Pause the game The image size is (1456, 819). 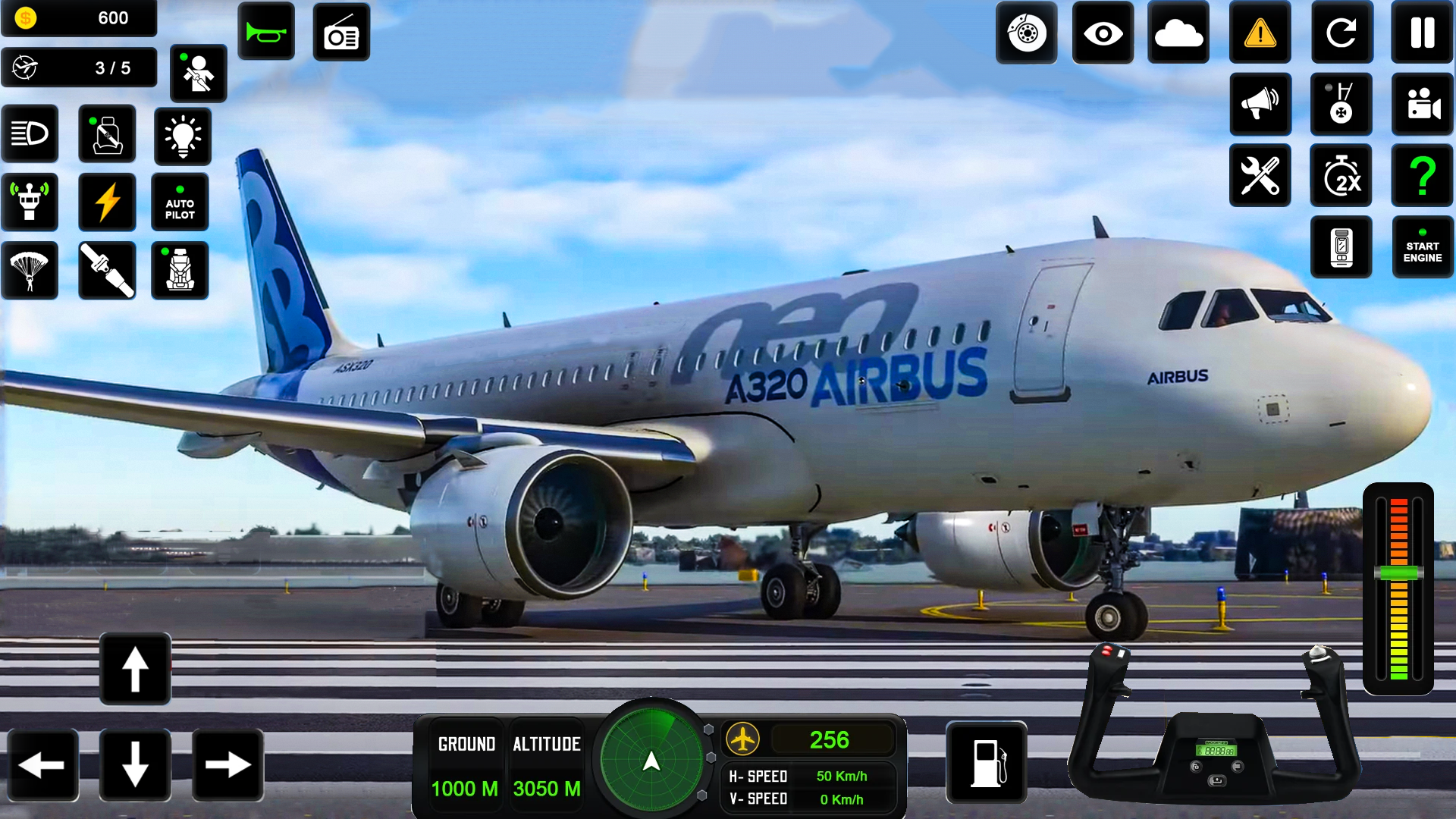(x=1422, y=33)
